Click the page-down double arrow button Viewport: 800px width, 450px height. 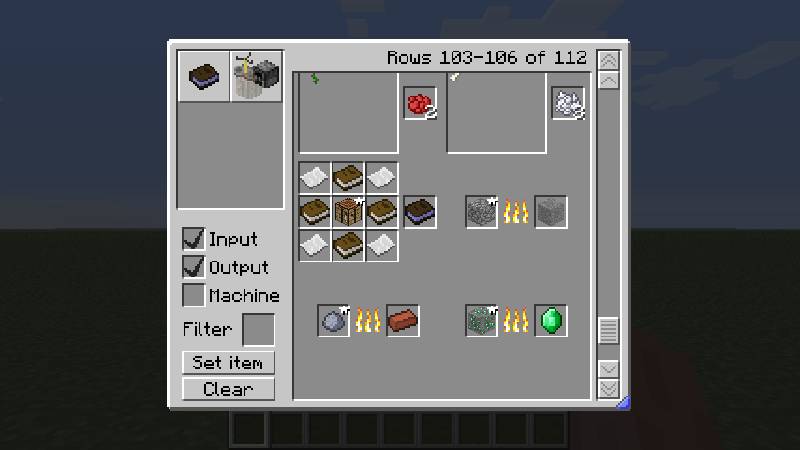pyautogui.click(x=607, y=388)
